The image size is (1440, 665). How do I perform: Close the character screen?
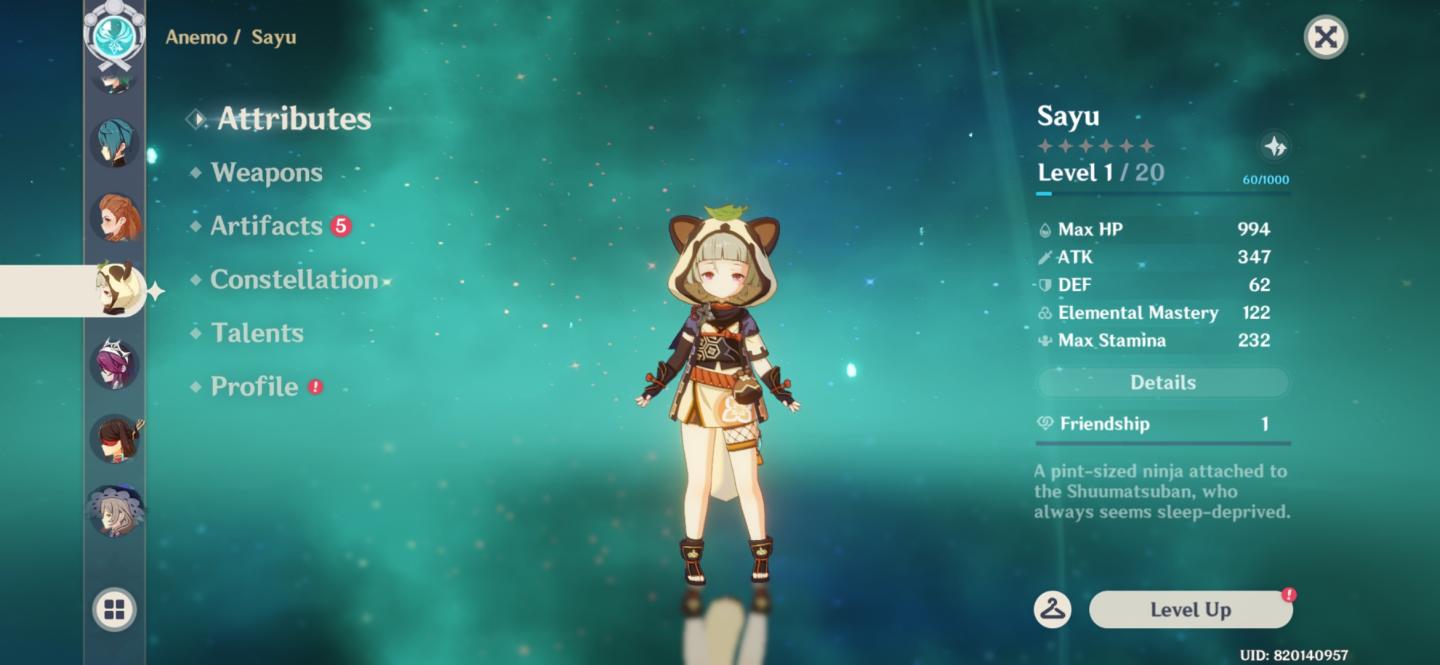pos(1325,38)
